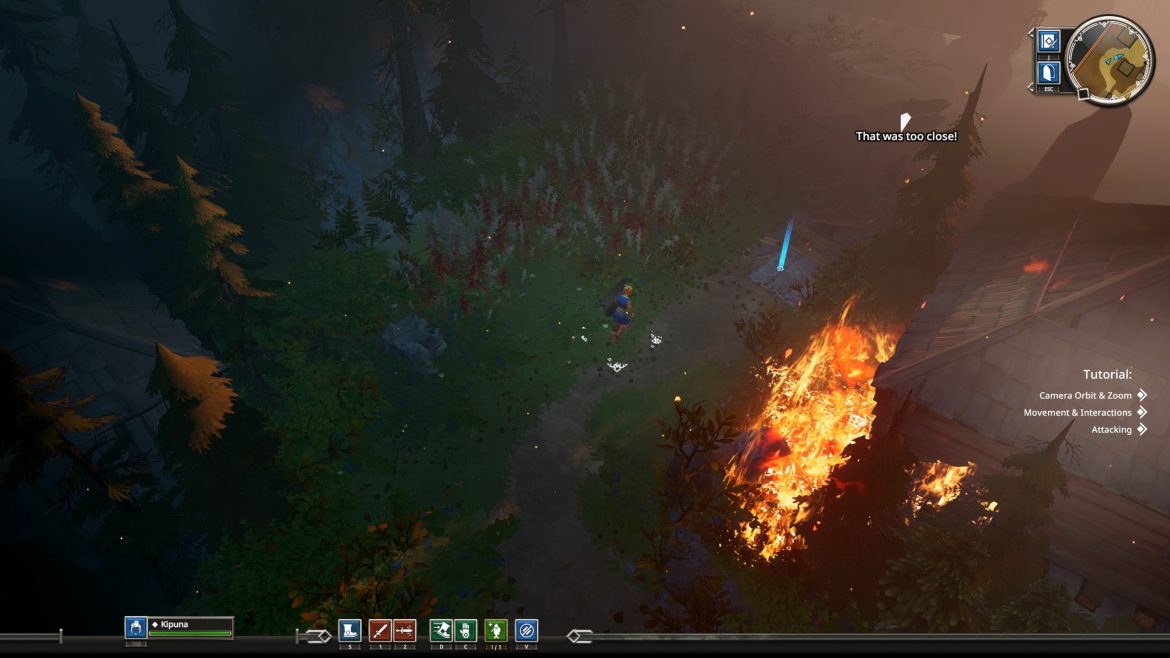
Task: Open the circular minimap
Action: (1110, 61)
